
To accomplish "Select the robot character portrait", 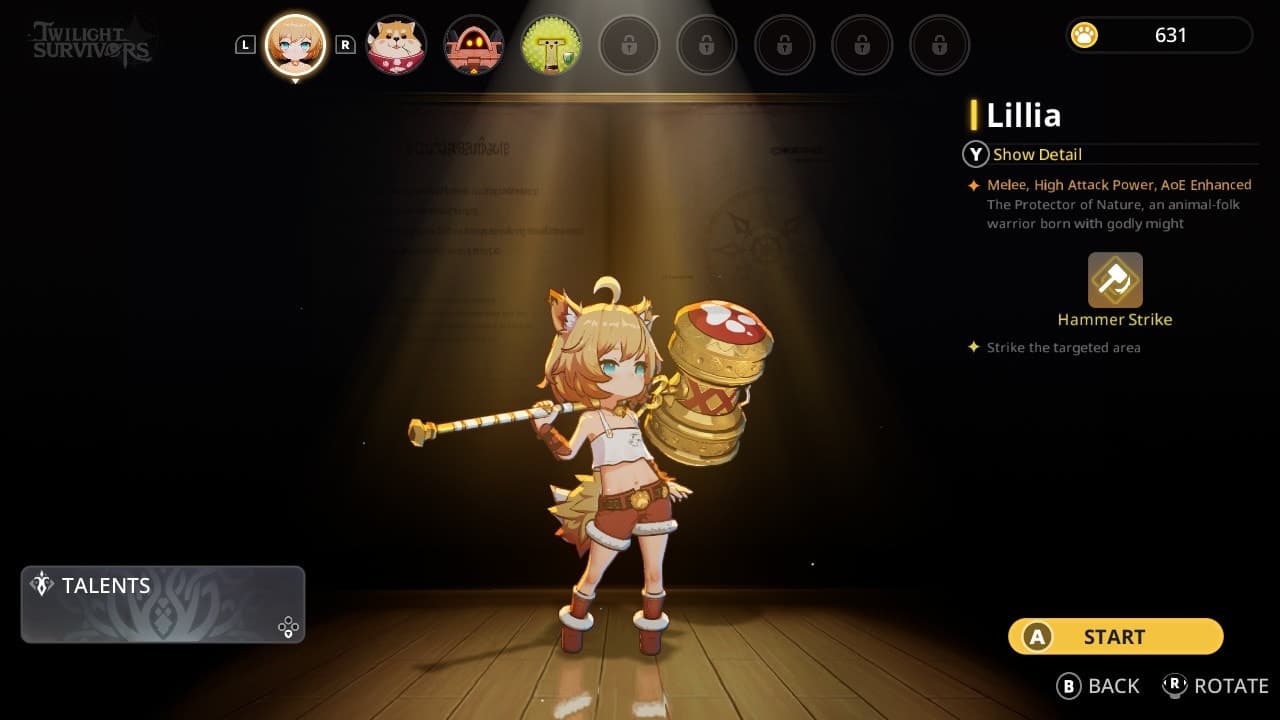I will [x=473, y=45].
